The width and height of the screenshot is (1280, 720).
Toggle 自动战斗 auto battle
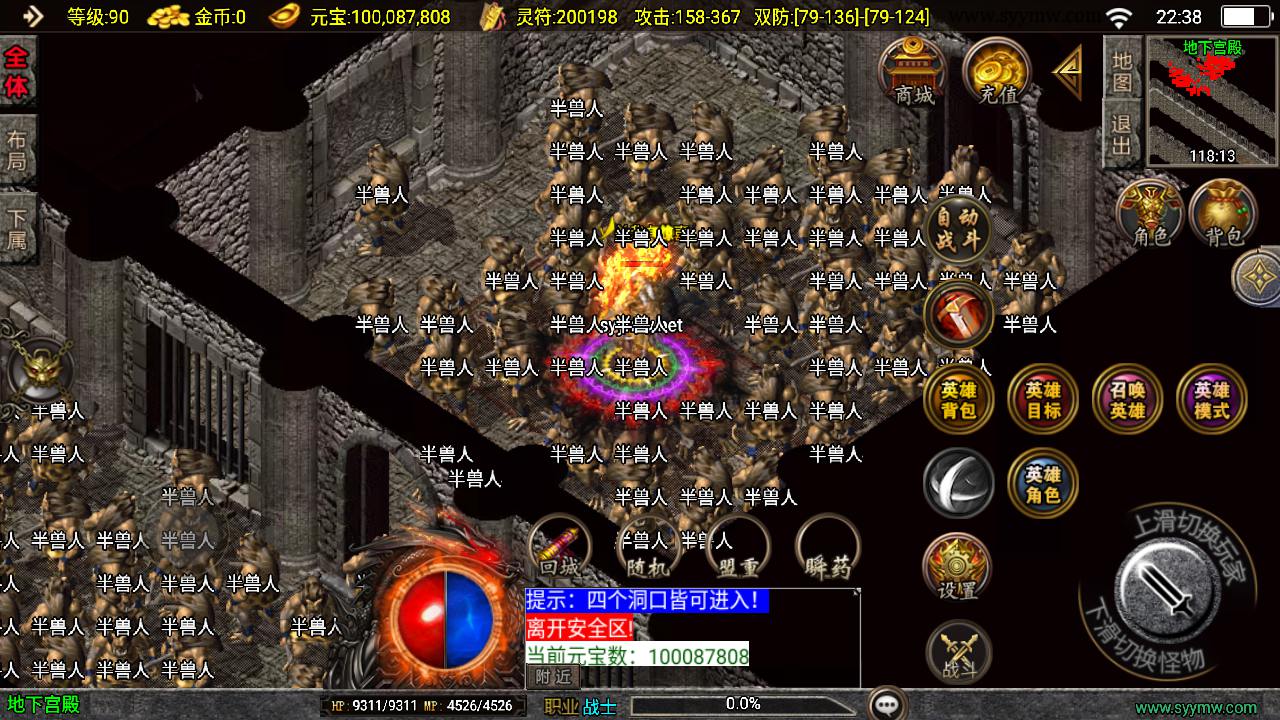click(959, 229)
